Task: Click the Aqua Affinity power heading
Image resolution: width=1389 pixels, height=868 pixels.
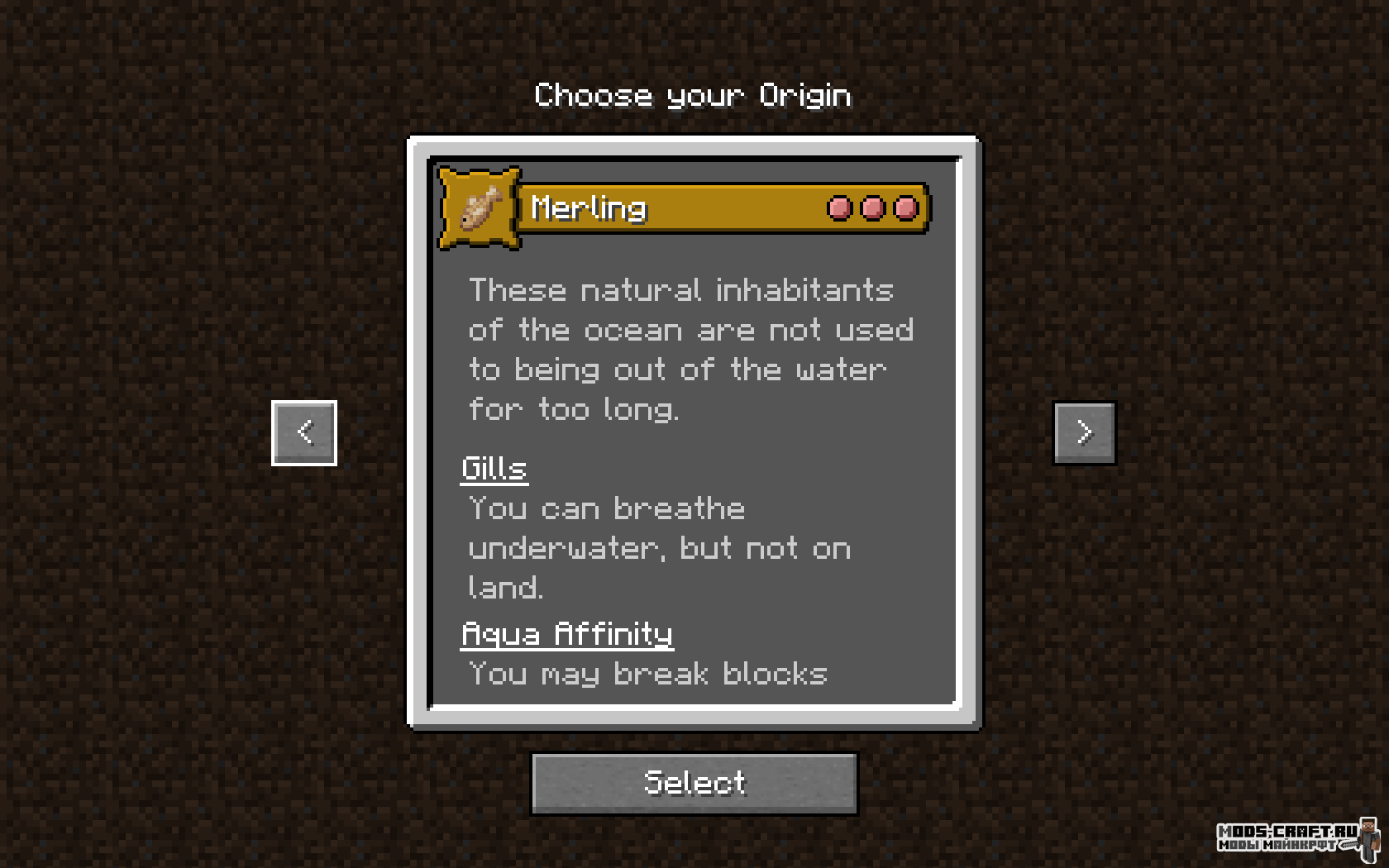Action: coord(567,634)
